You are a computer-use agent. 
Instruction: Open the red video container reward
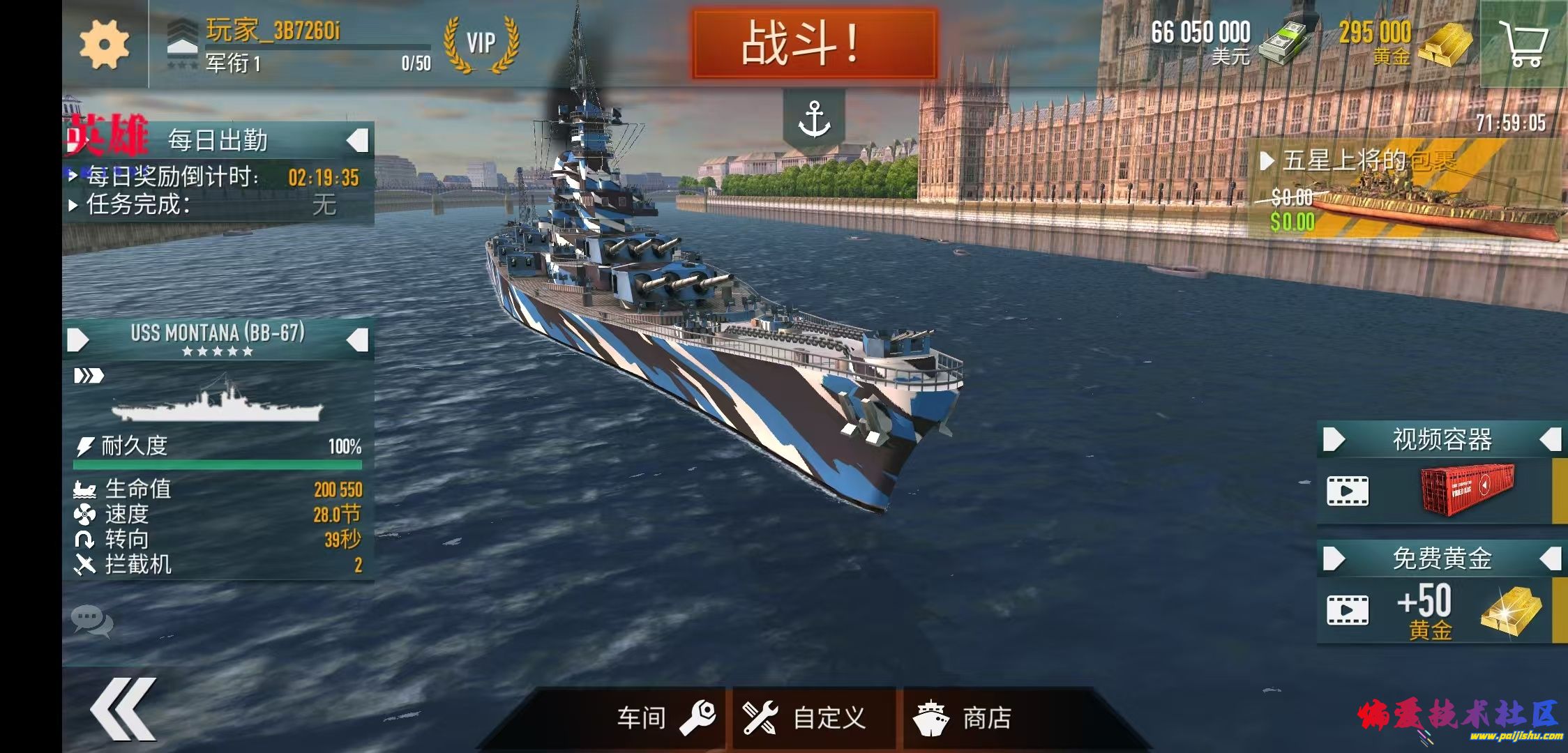click(1465, 490)
